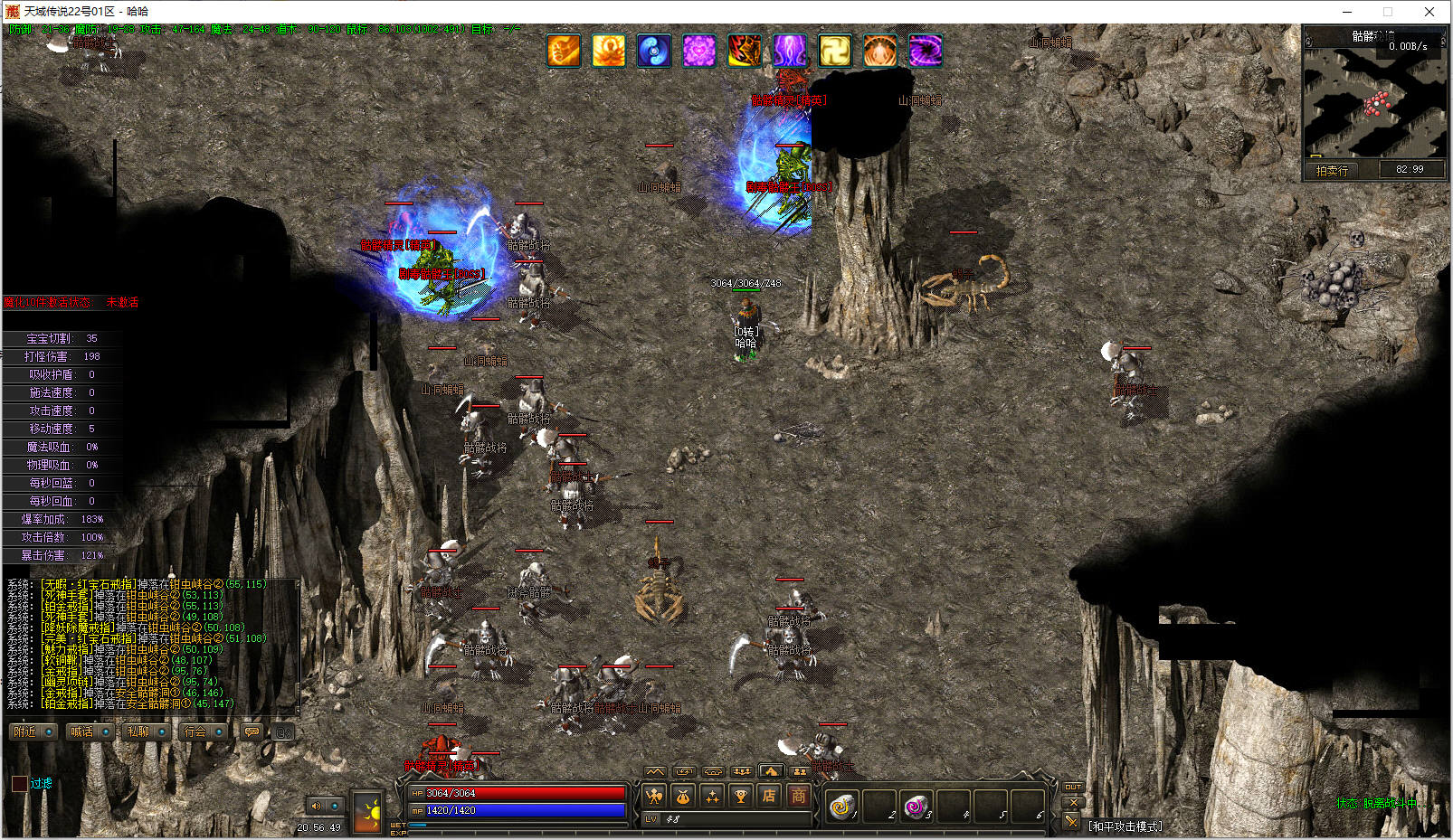Activate the flaming fist skill icon
This screenshot has height=840, width=1453.
tap(564, 51)
